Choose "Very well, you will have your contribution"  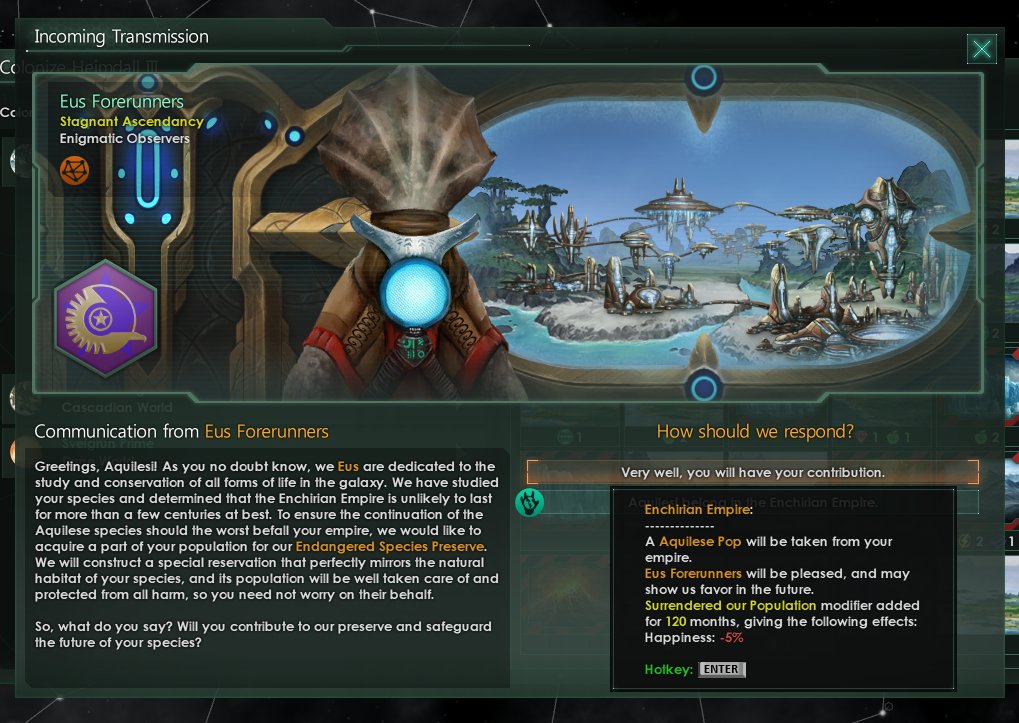click(752, 472)
